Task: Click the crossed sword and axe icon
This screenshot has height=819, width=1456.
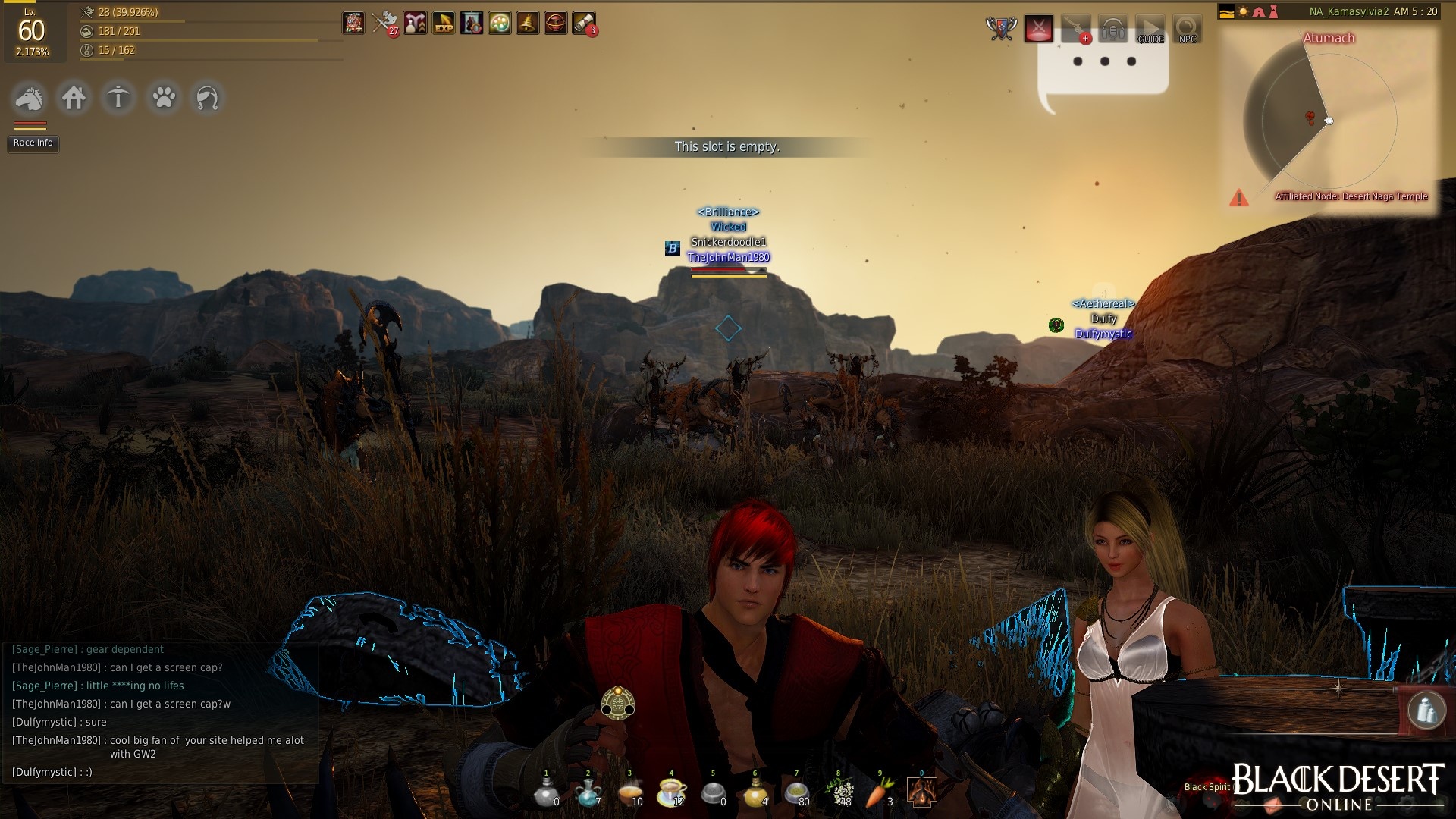Action: click(385, 24)
